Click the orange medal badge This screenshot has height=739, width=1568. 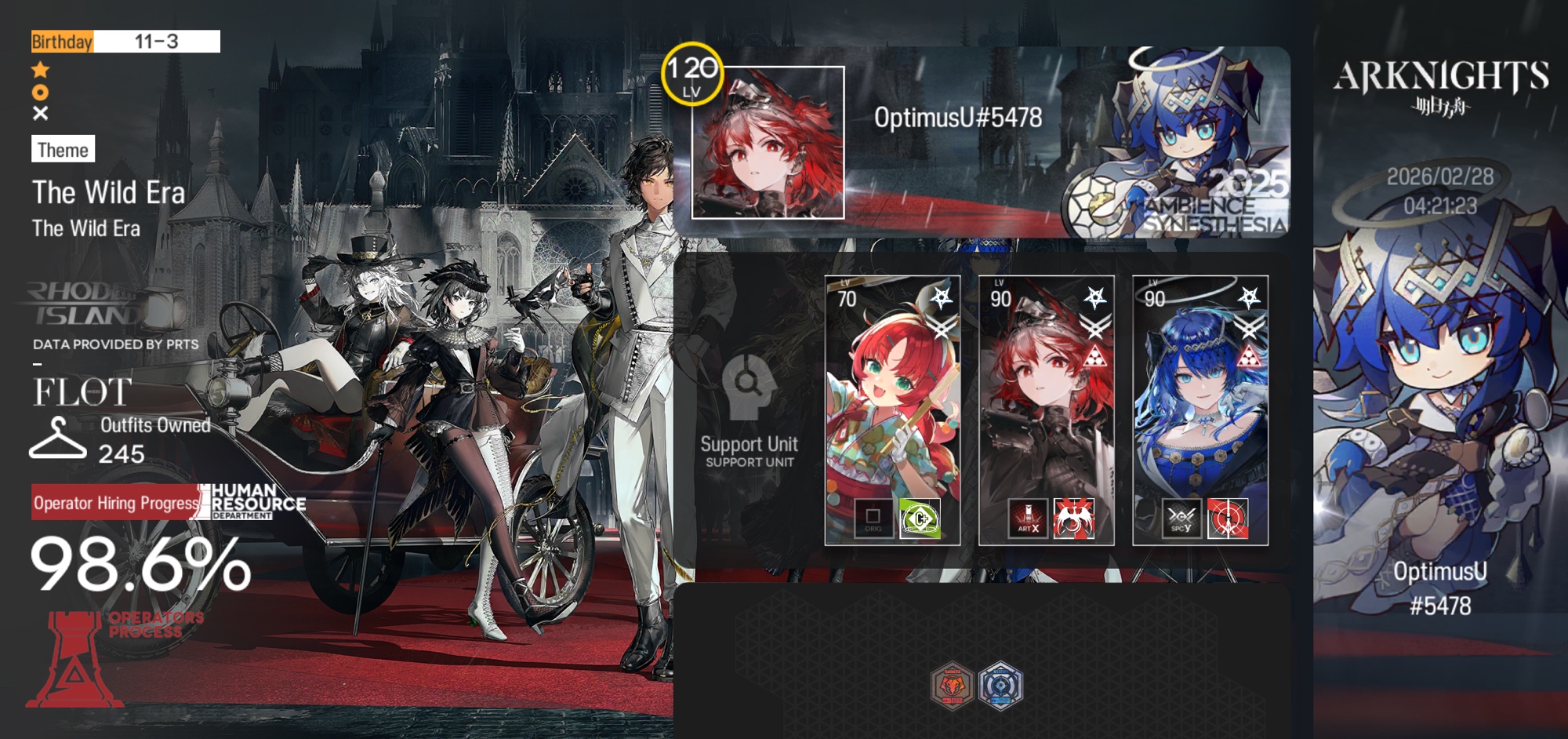coord(952,686)
